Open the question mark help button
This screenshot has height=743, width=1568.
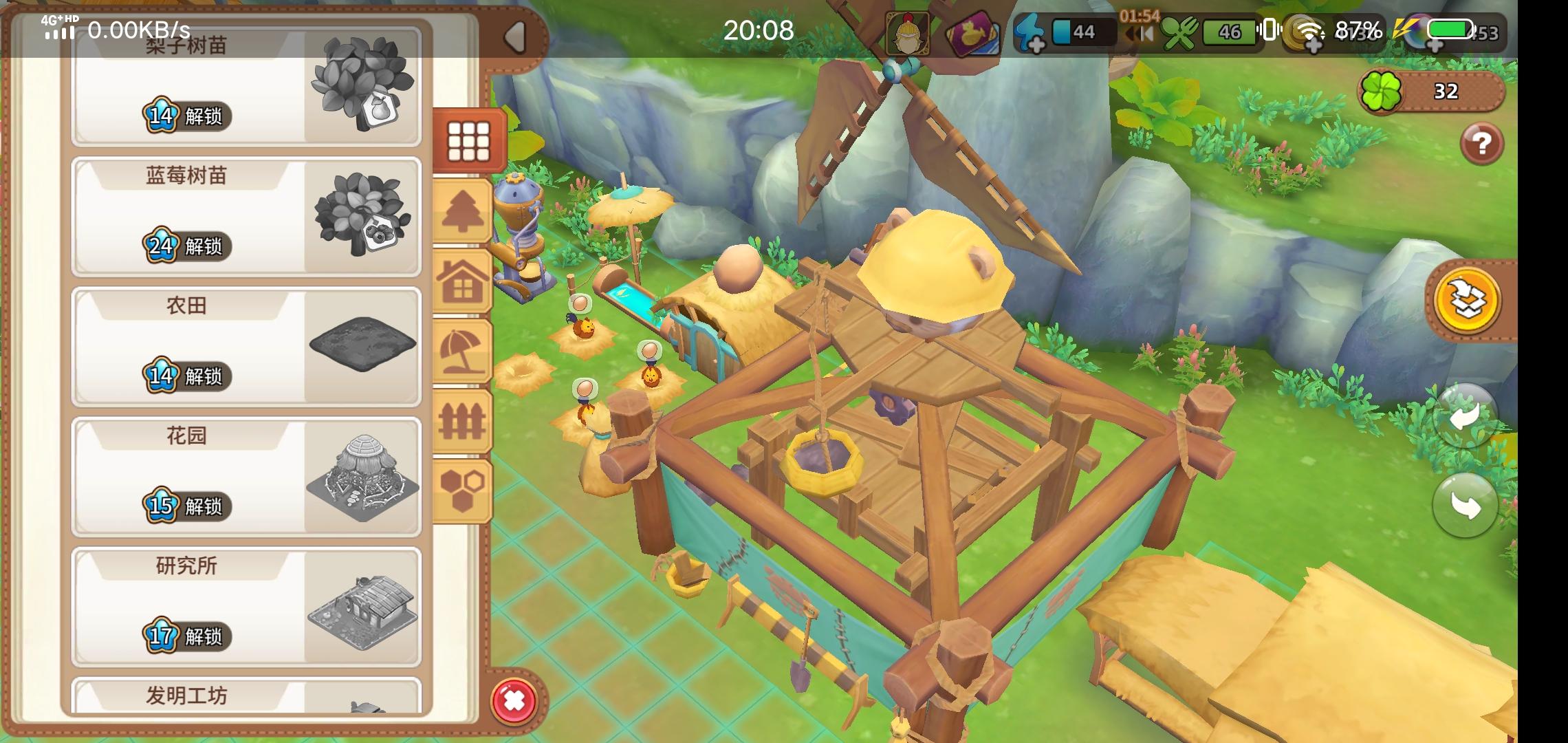[x=1483, y=143]
